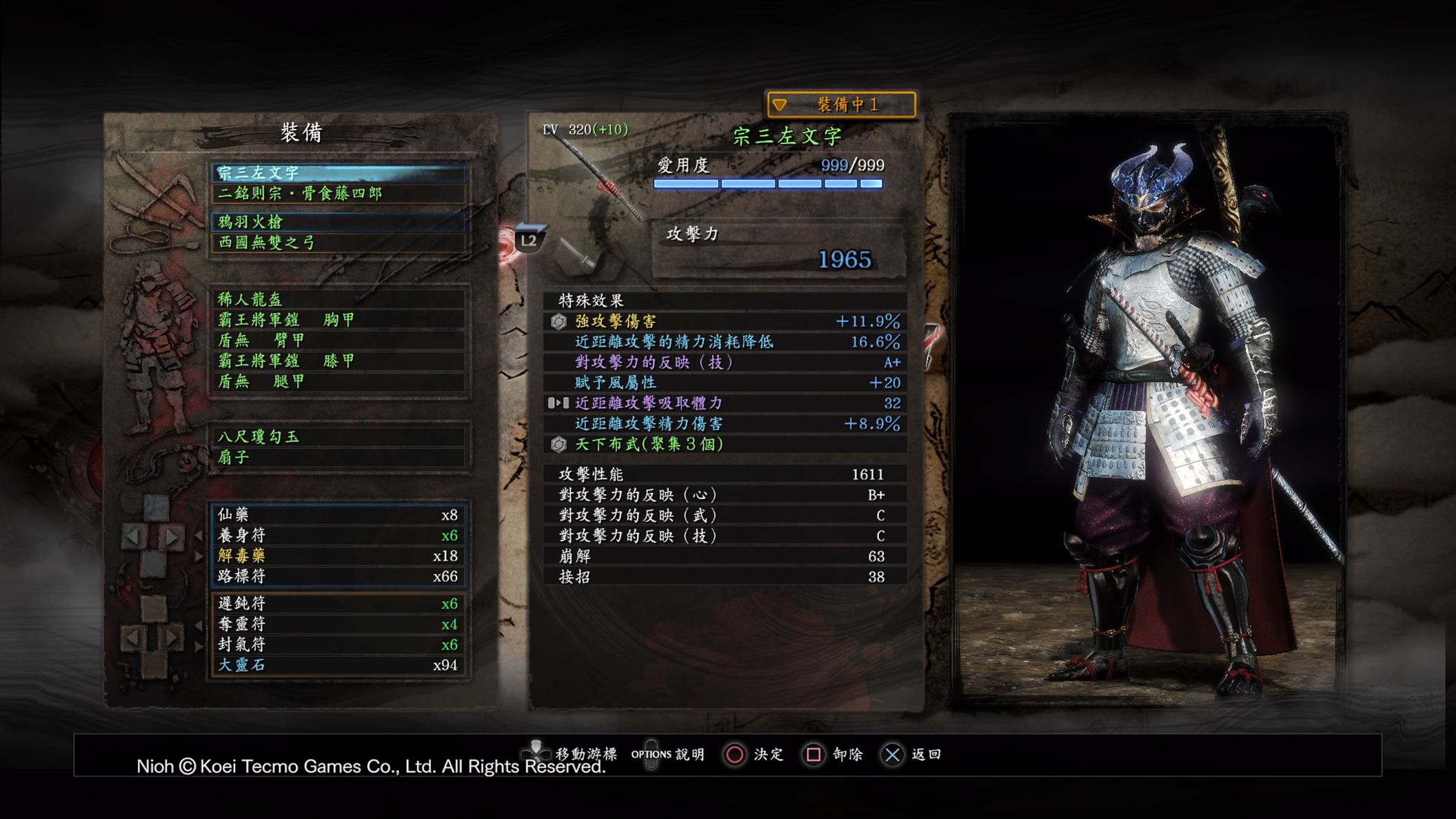The height and width of the screenshot is (819, 1456).
Task: Select the 霸王將軍鎧 膝甲 slot
Action: 338,361
